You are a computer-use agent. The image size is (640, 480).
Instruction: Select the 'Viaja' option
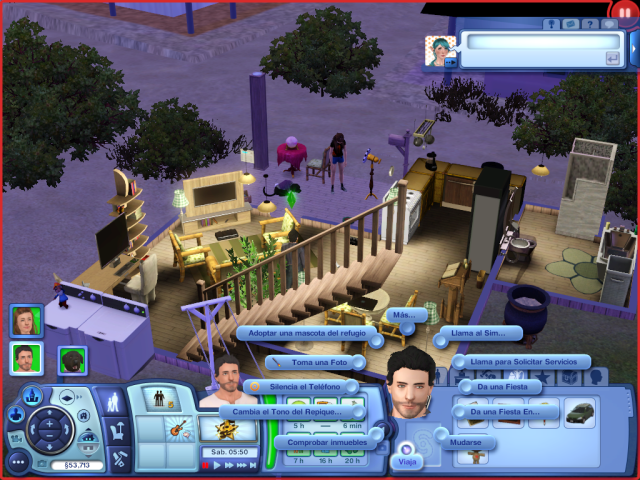point(407,462)
